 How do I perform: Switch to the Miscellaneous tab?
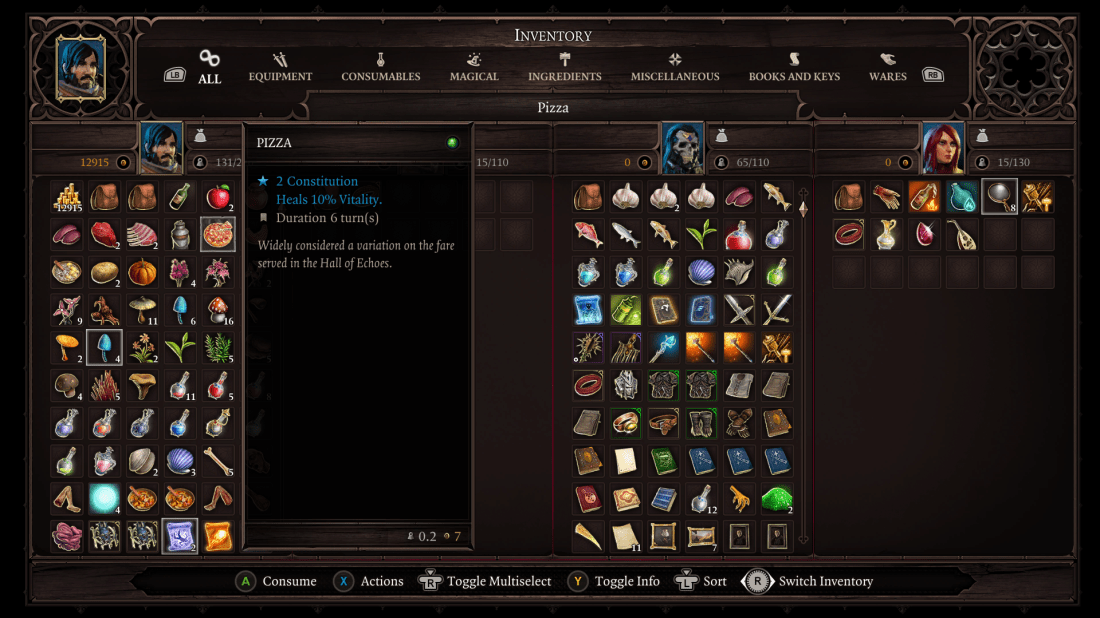pos(675,67)
